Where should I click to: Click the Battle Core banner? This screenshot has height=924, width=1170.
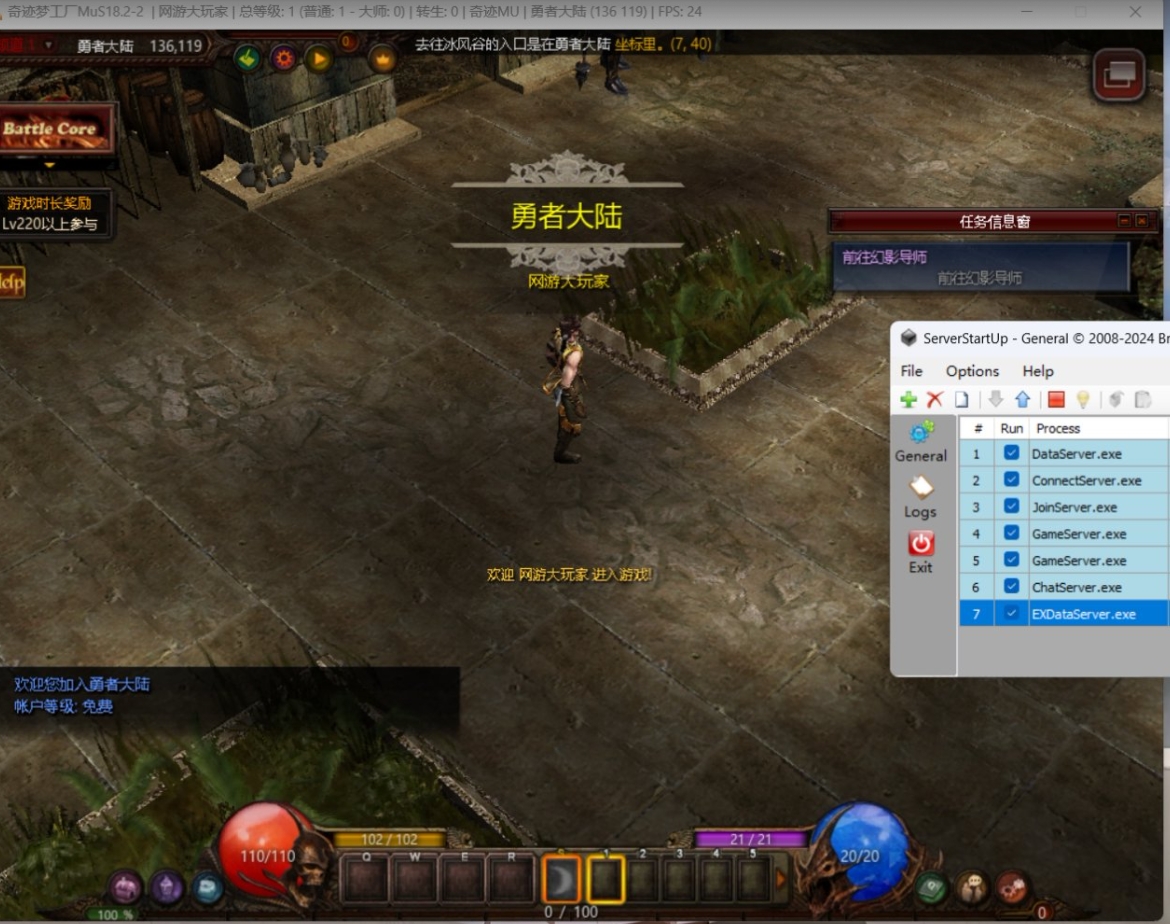click(x=52, y=129)
